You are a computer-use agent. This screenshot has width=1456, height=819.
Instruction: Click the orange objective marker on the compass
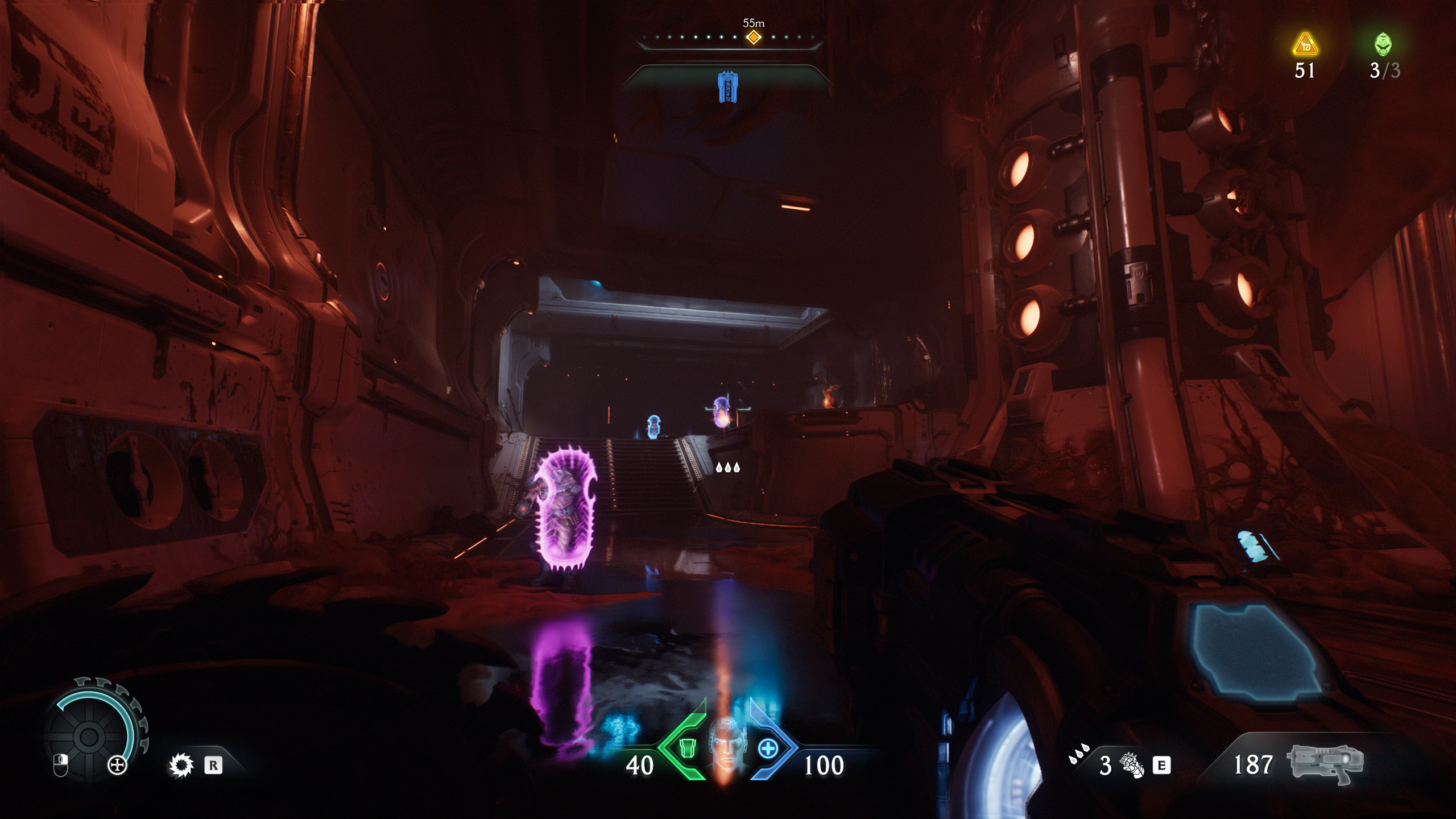tap(754, 38)
